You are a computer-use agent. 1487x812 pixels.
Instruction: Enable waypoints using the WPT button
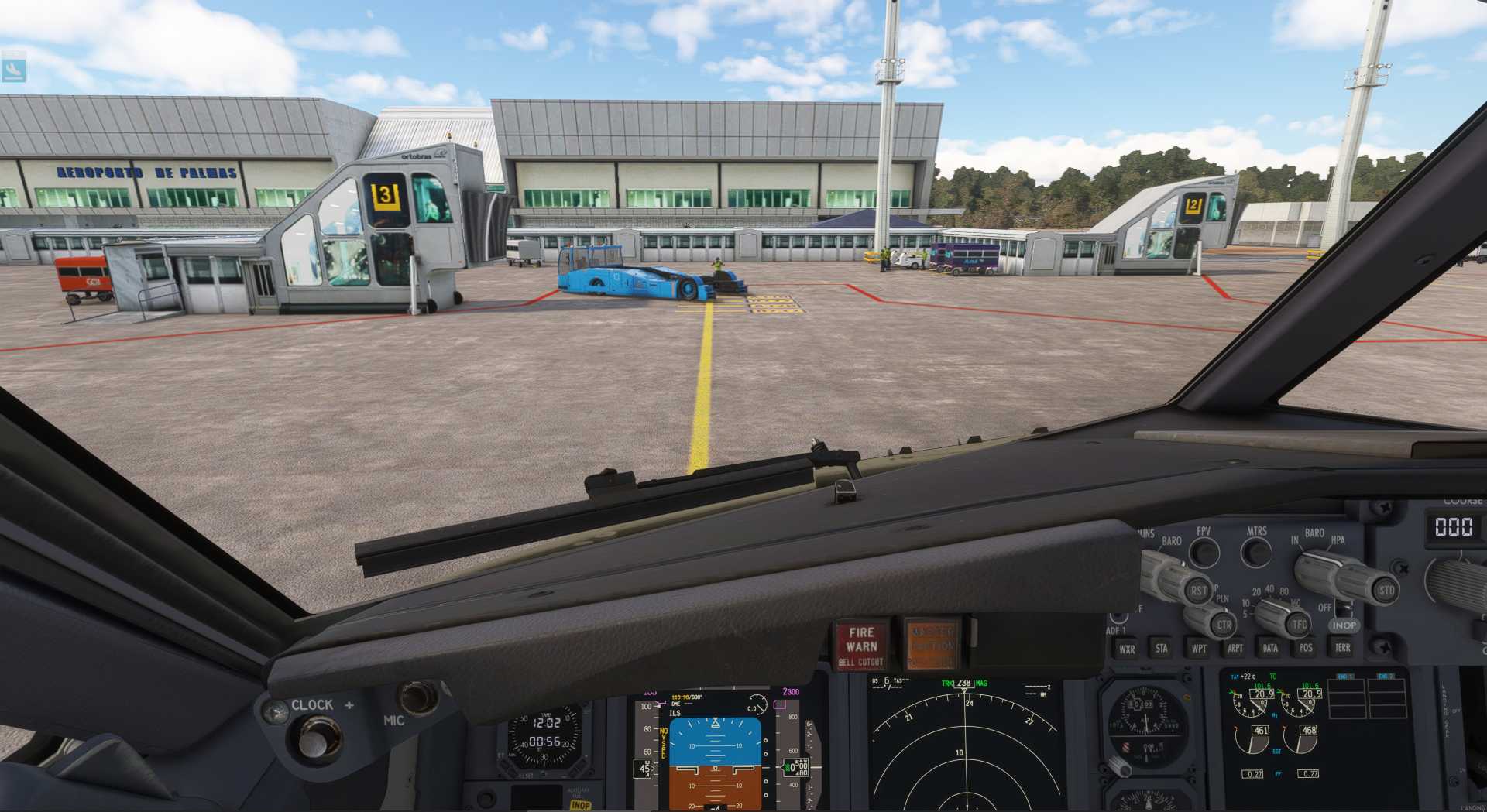pos(1198,648)
